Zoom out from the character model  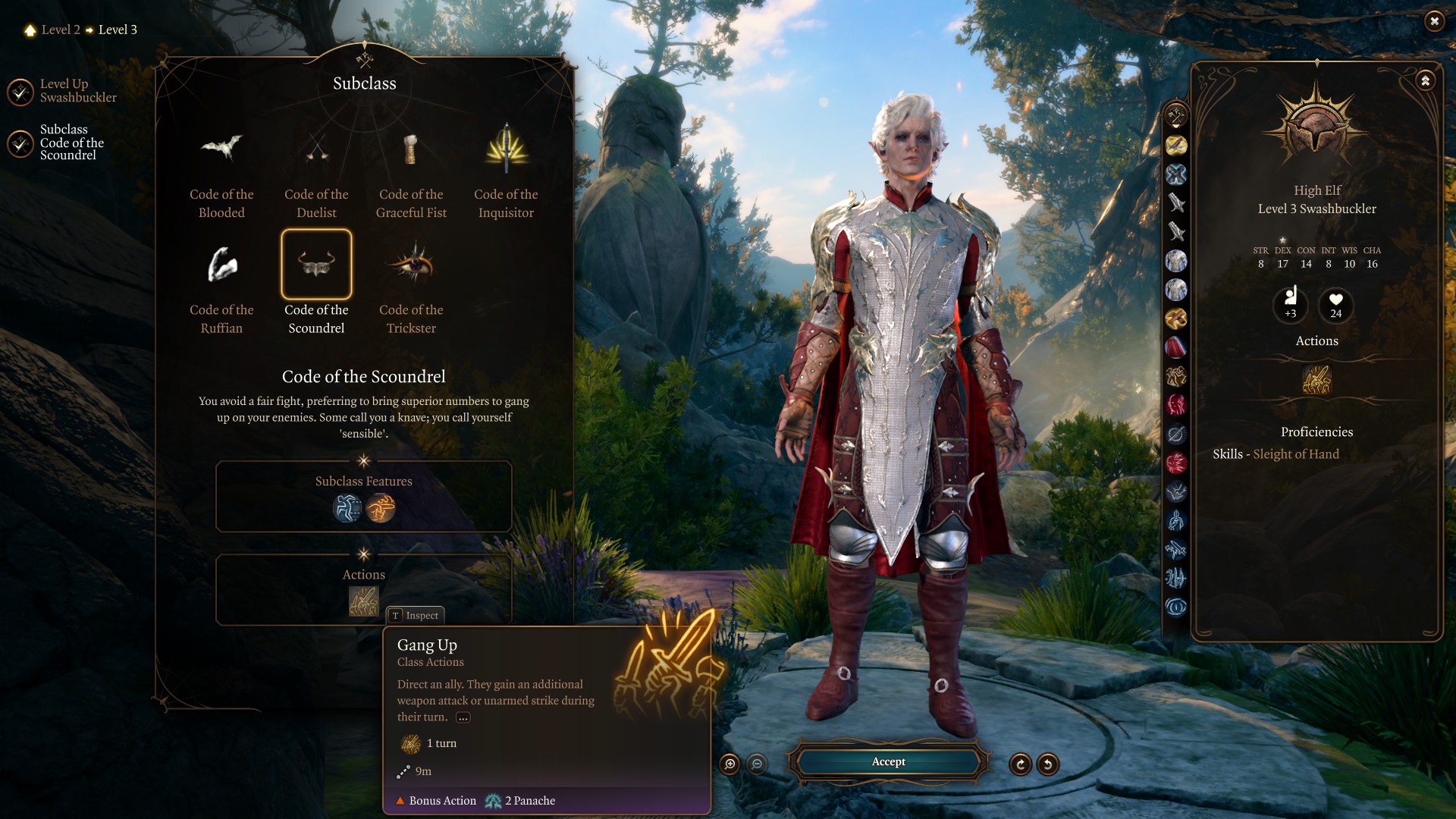[757, 764]
